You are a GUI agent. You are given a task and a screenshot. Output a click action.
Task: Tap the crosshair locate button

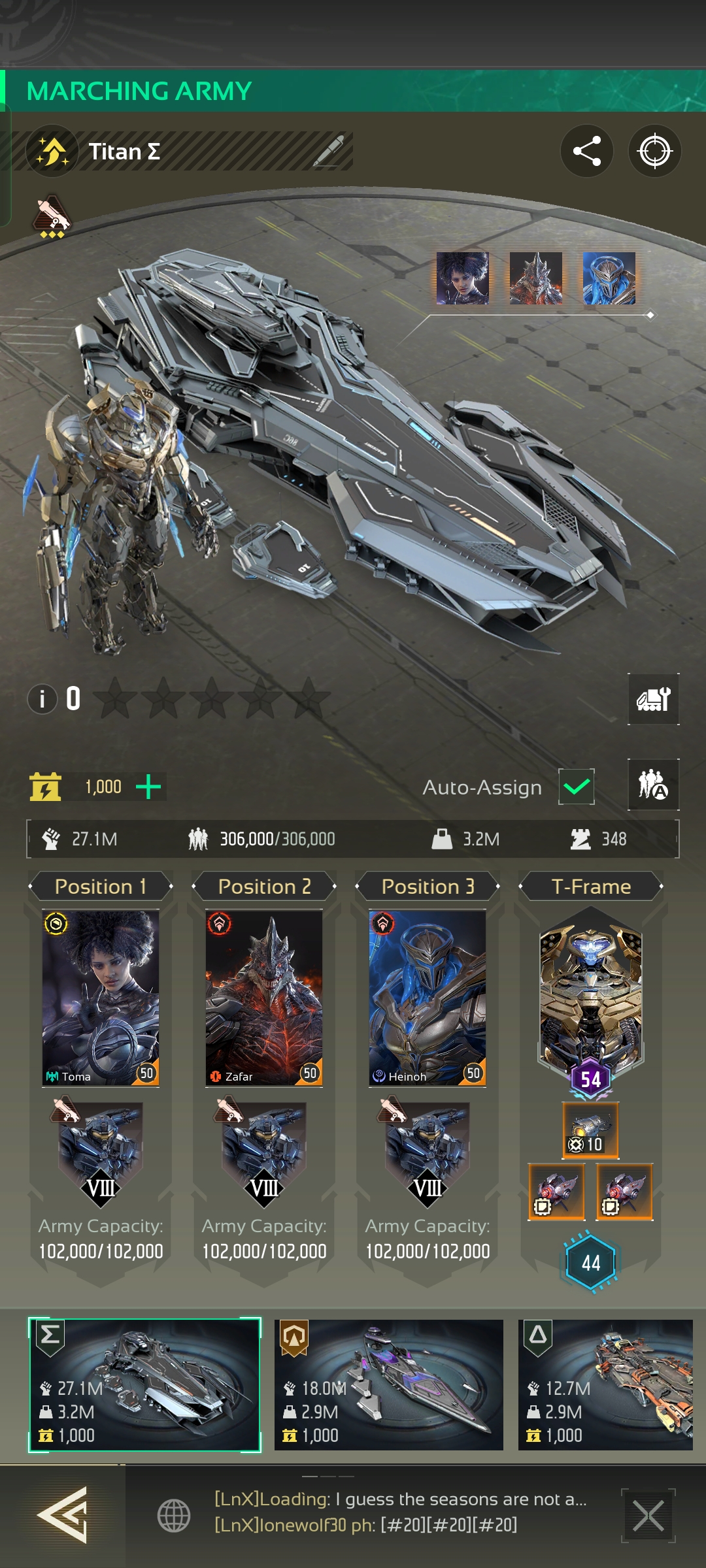tap(654, 151)
